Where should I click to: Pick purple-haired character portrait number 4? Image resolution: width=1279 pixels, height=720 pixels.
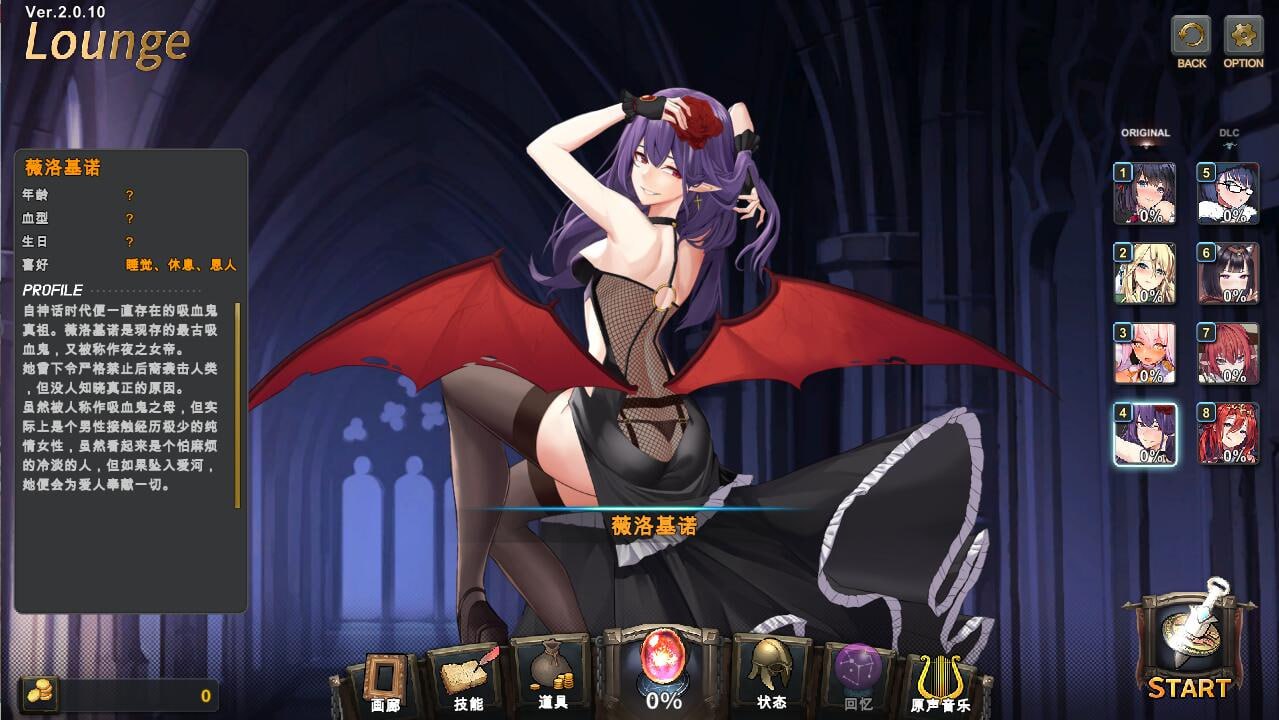(1145, 434)
